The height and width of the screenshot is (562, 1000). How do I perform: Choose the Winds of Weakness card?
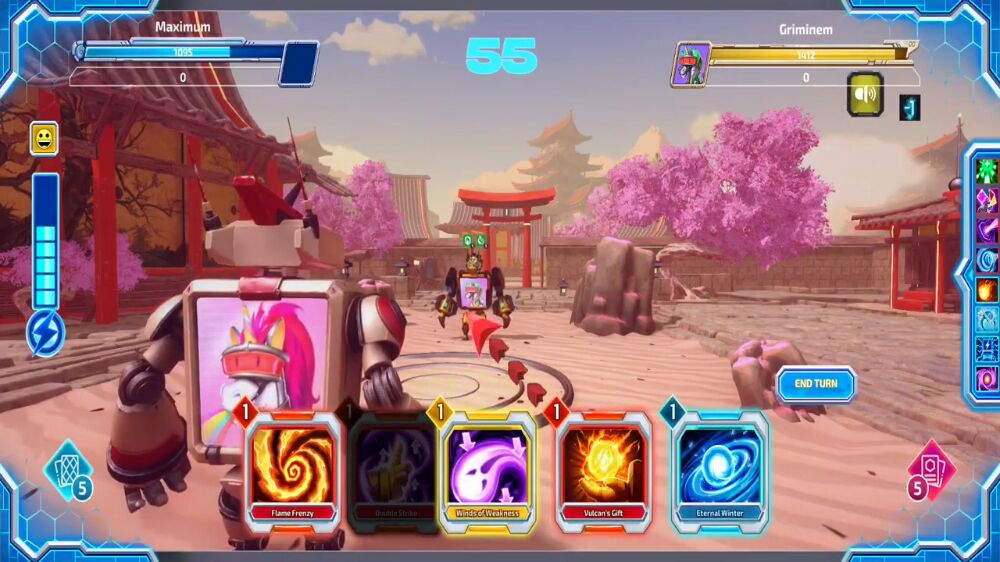tap(488, 470)
